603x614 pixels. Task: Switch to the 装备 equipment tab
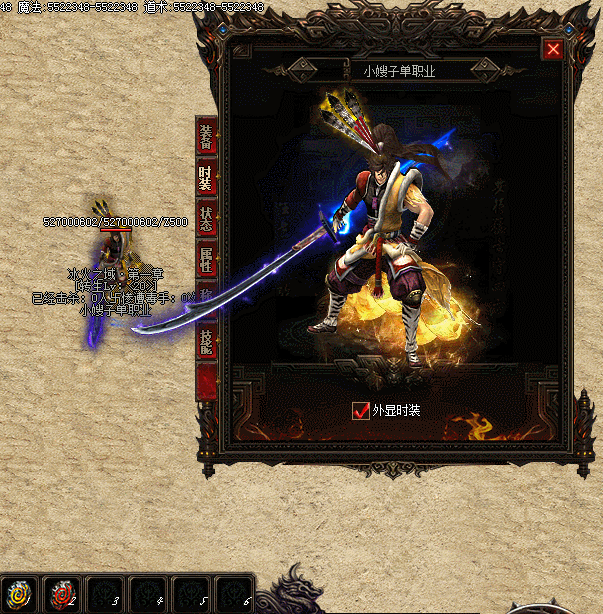[205, 136]
